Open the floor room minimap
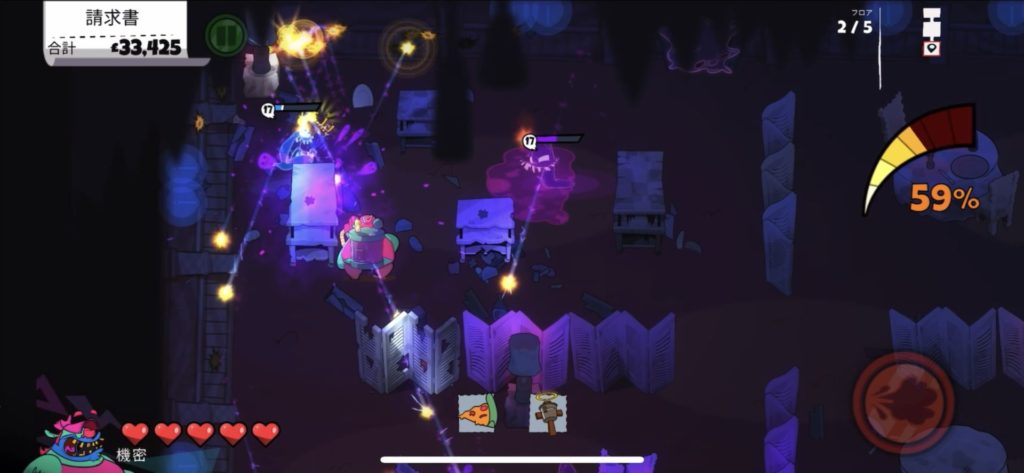 [932, 30]
